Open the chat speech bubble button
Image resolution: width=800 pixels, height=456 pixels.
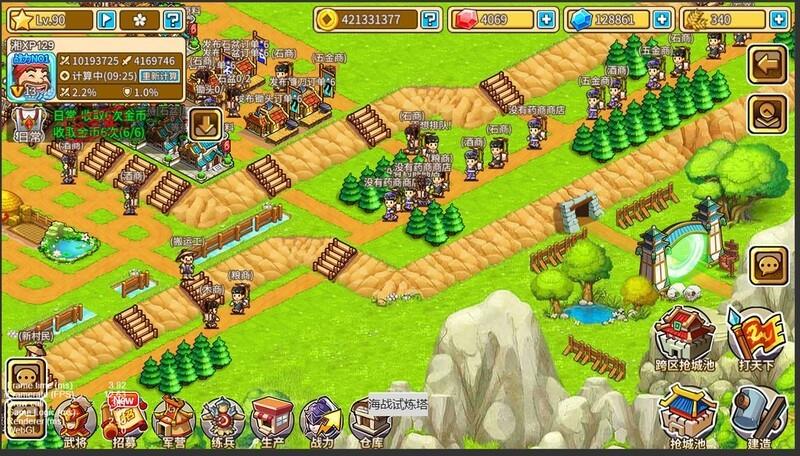click(769, 265)
